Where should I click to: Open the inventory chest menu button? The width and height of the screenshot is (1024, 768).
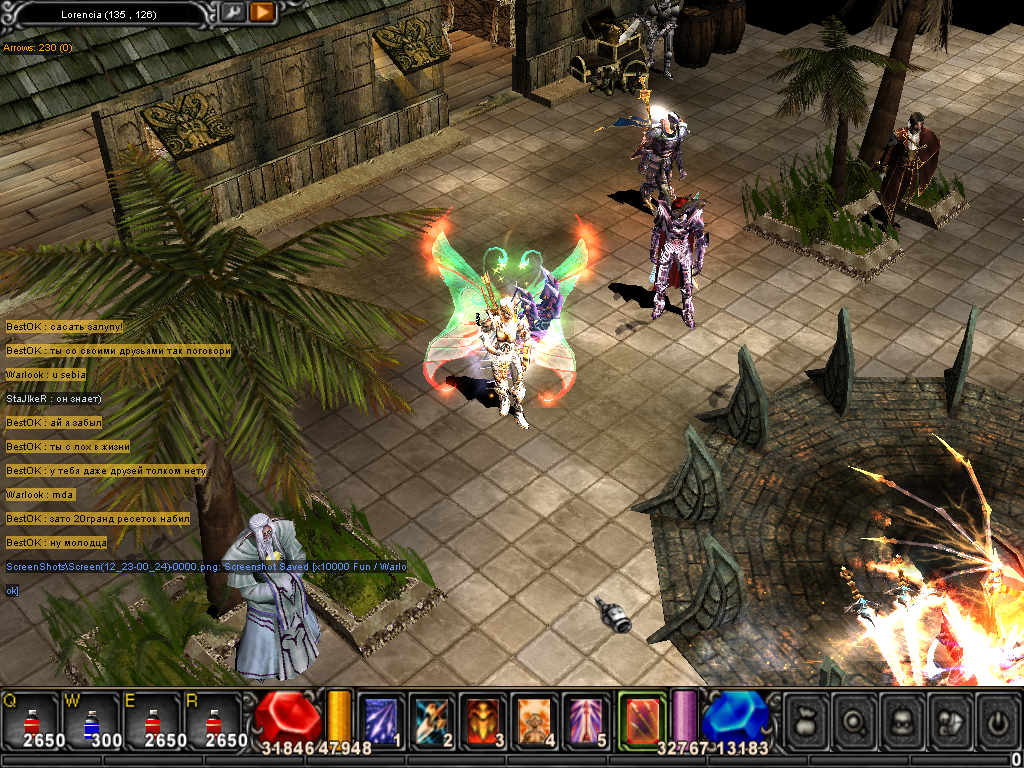pyautogui.click(x=951, y=720)
